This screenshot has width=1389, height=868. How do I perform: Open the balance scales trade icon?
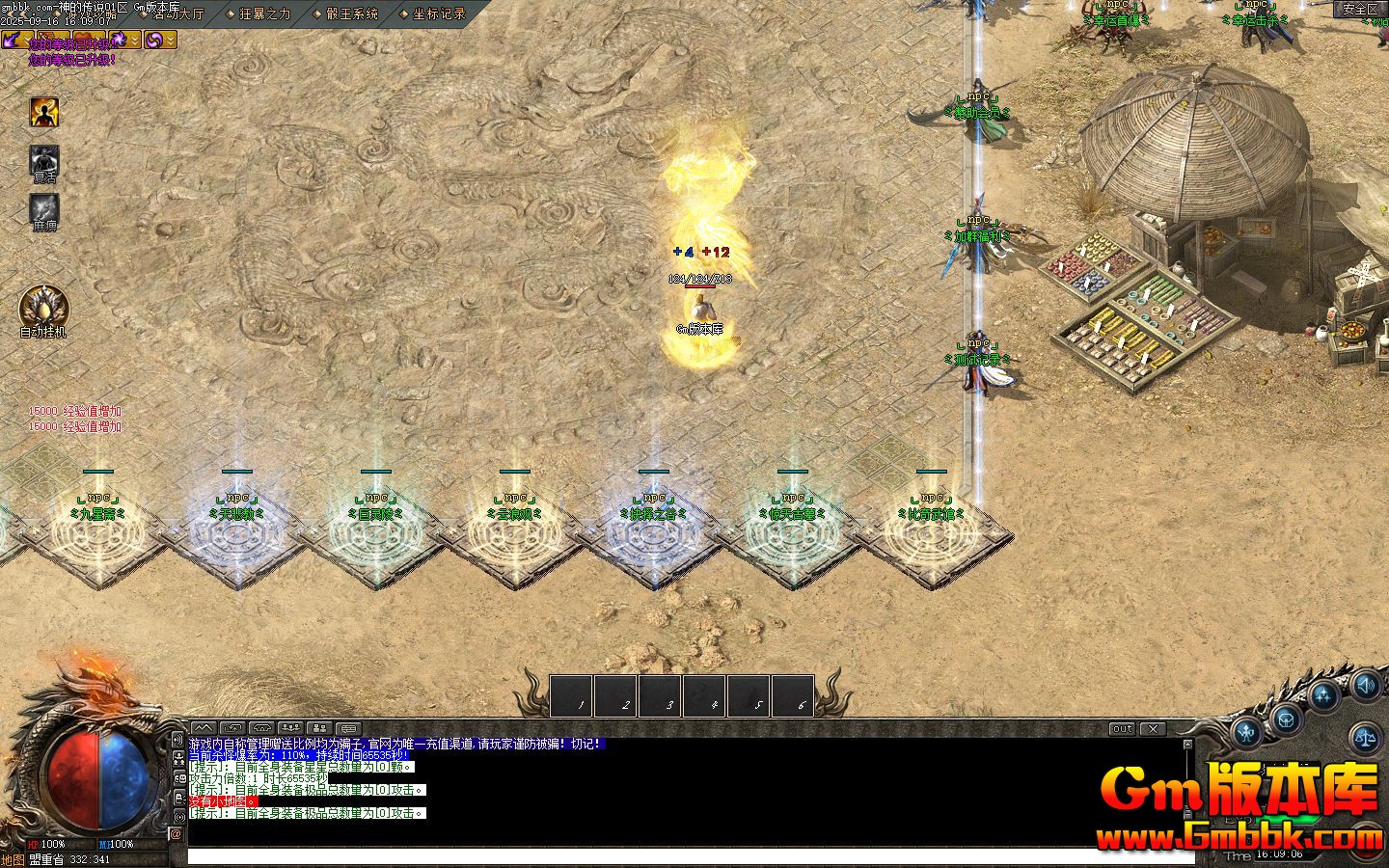1365,739
